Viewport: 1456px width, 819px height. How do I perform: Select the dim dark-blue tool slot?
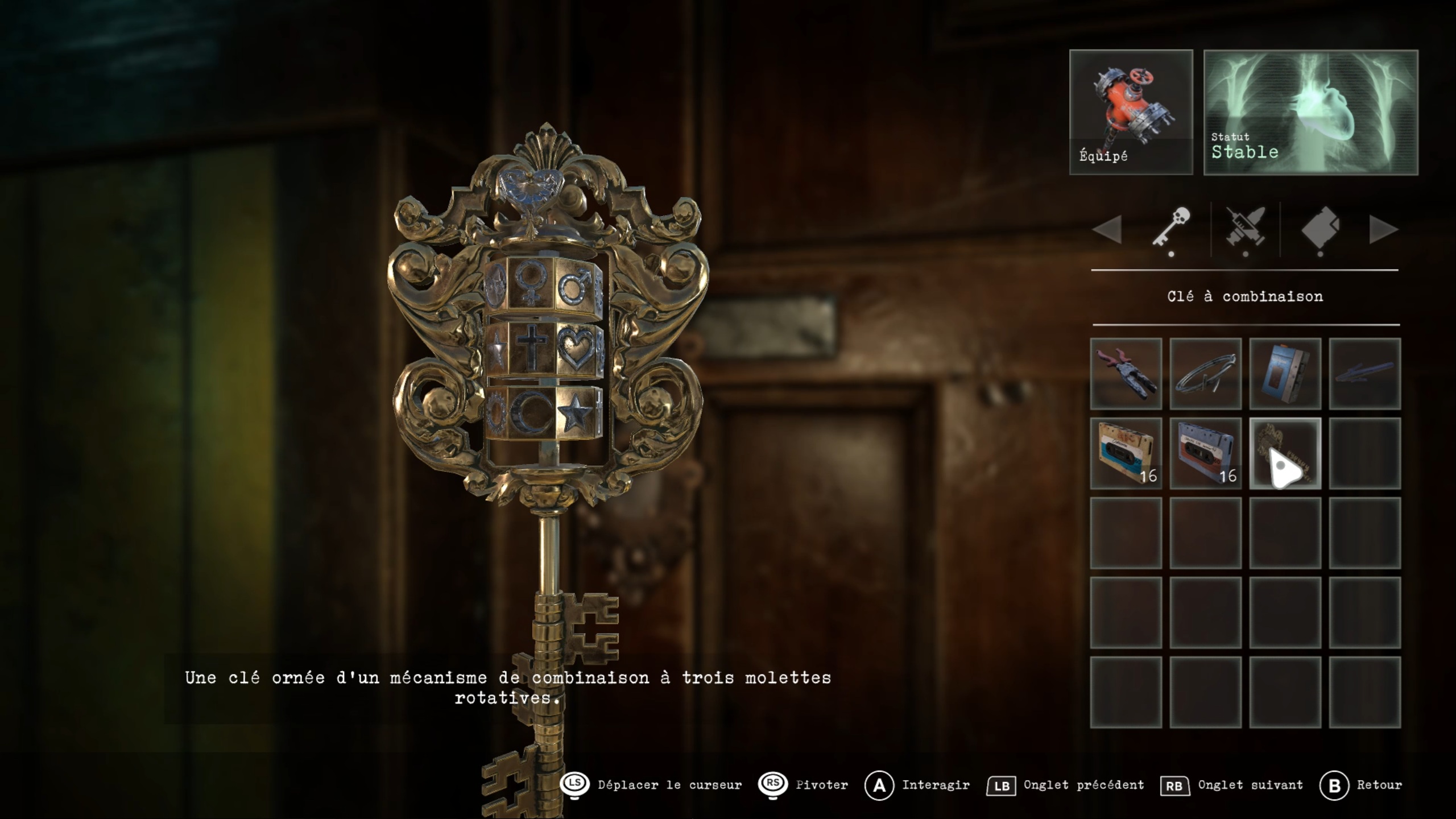(x=1364, y=374)
